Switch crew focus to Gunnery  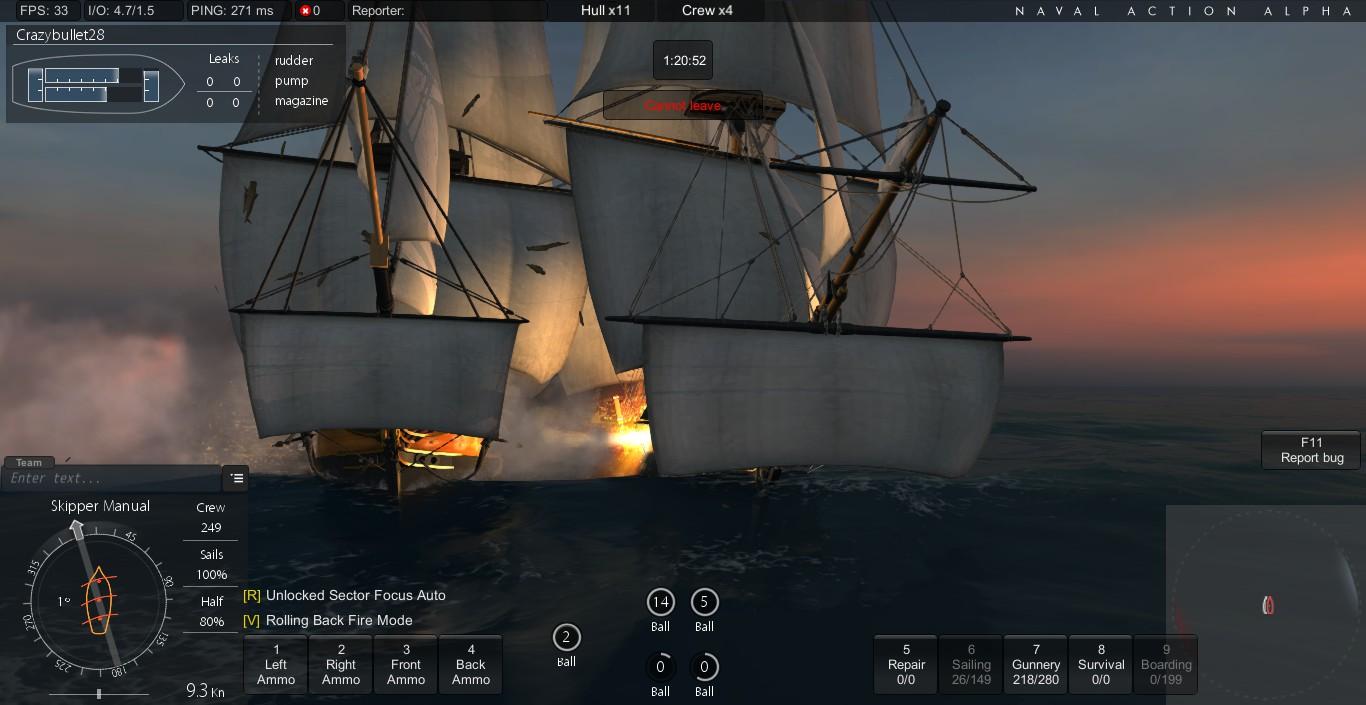1036,664
